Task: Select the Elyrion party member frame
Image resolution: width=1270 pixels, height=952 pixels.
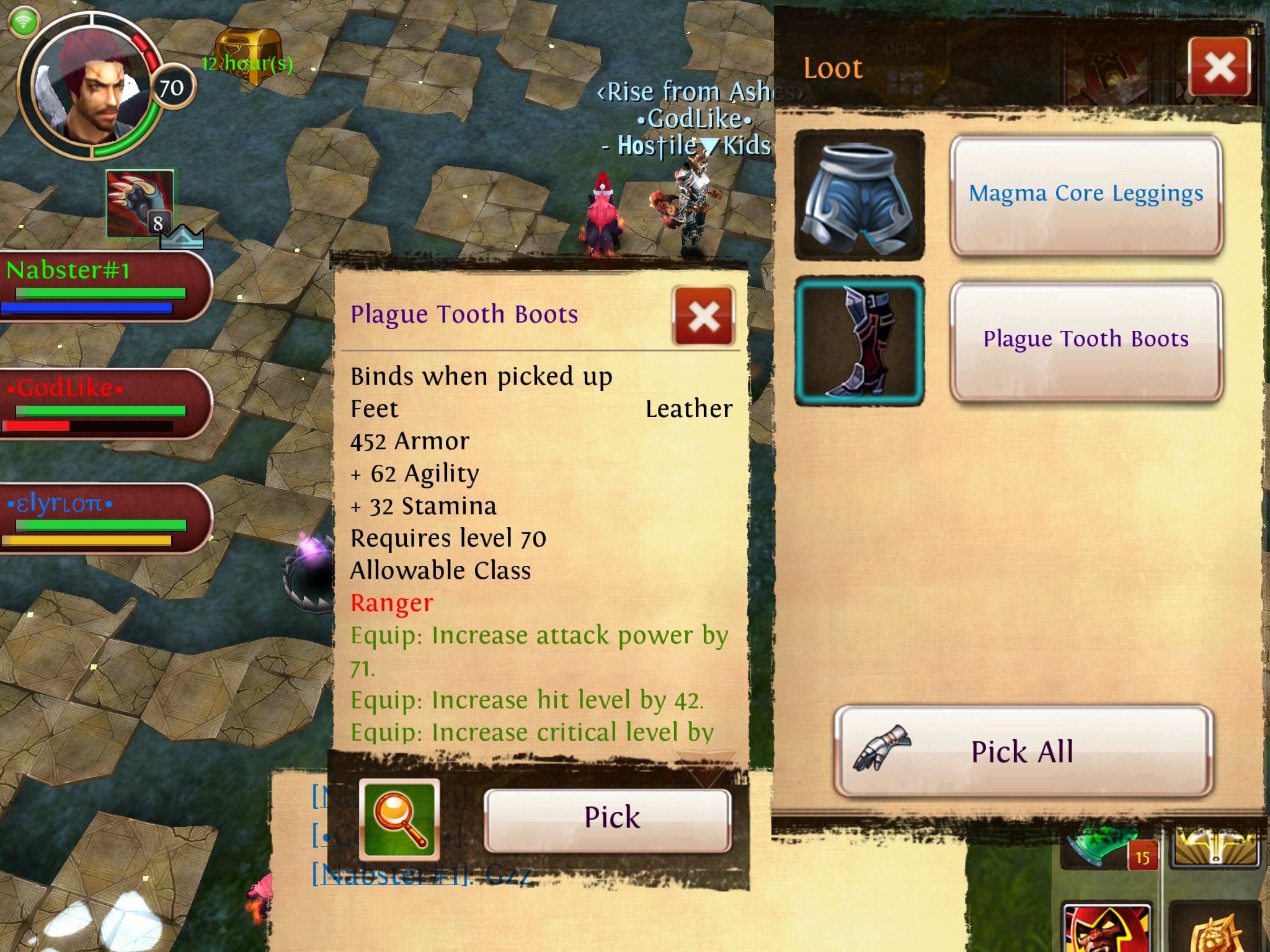Action: [102, 518]
